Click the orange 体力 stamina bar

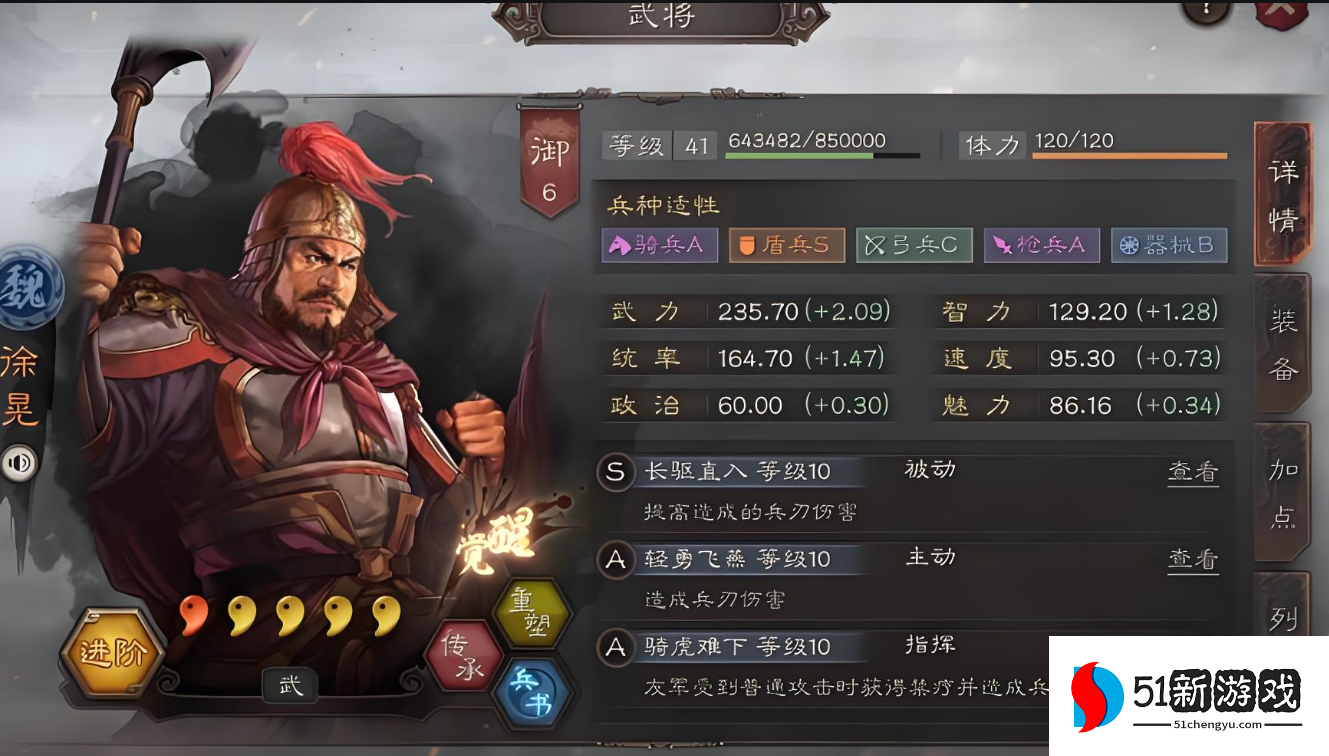coord(1129,158)
